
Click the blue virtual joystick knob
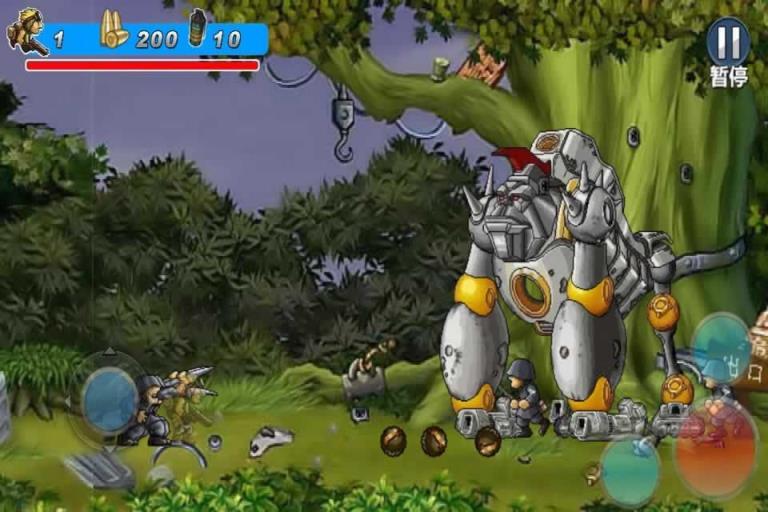tap(109, 400)
